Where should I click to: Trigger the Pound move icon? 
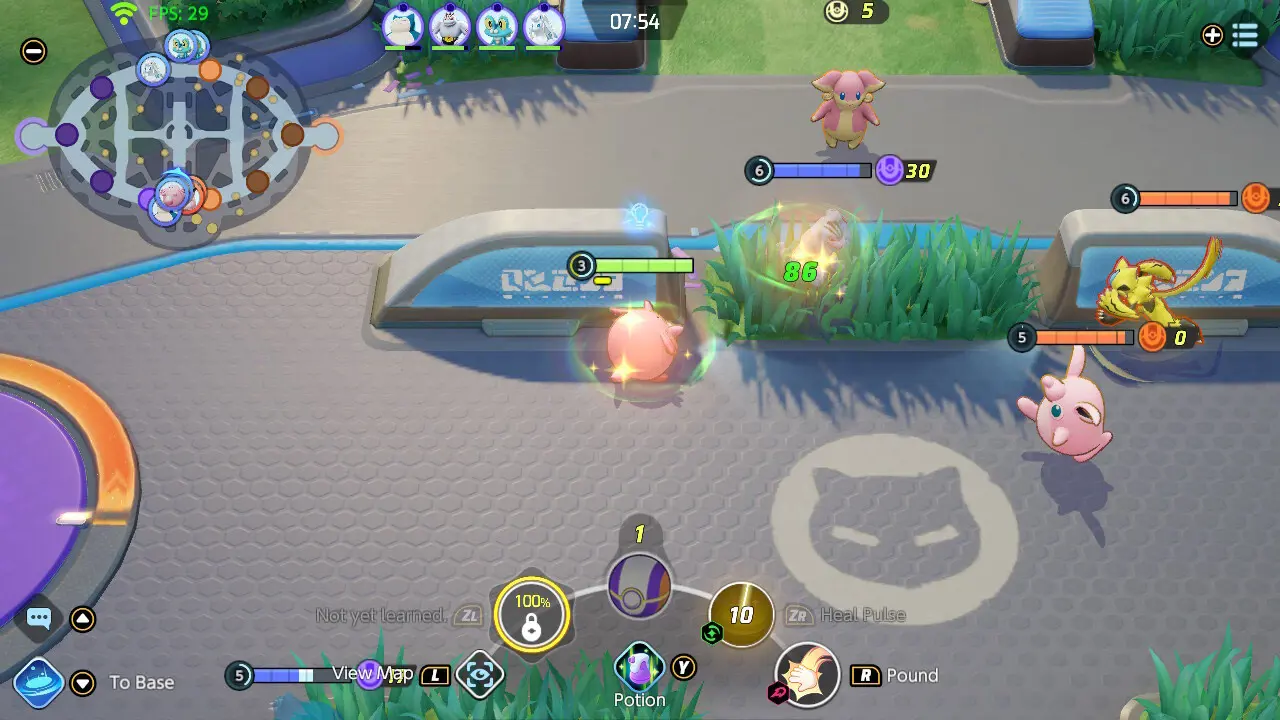coord(807,676)
